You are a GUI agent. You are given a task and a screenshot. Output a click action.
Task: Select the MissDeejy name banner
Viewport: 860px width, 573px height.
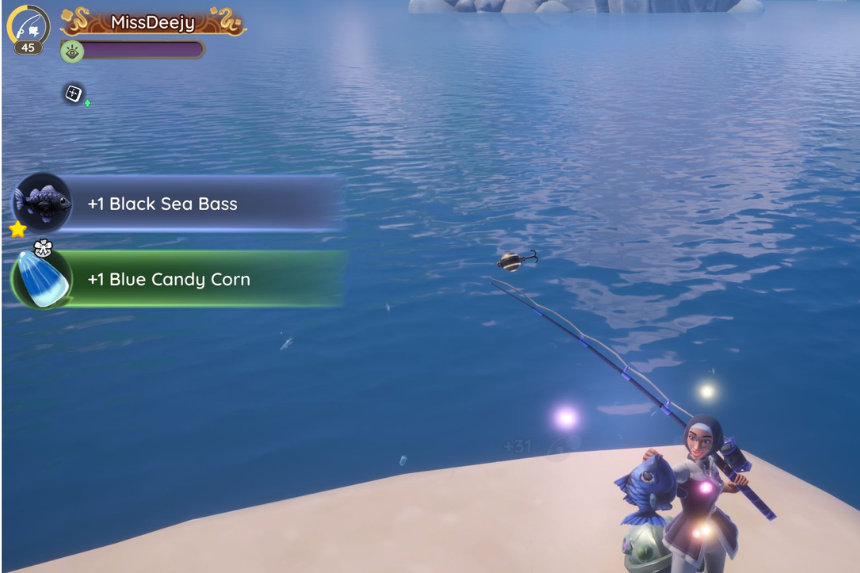pos(153,22)
